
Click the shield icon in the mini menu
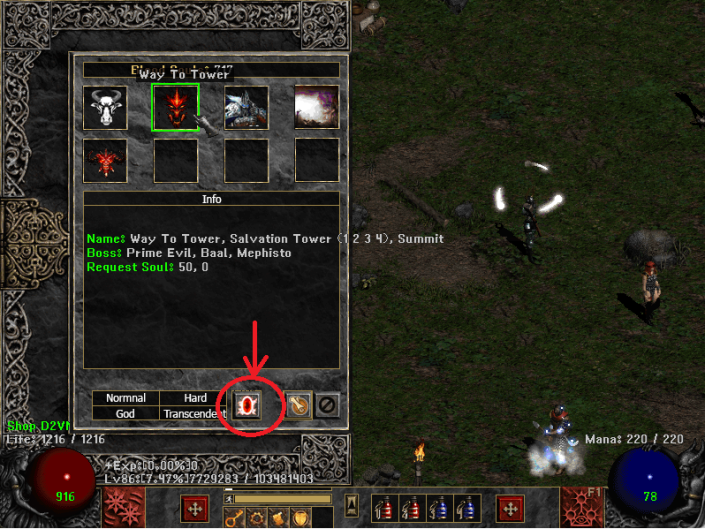pos(302,517)
